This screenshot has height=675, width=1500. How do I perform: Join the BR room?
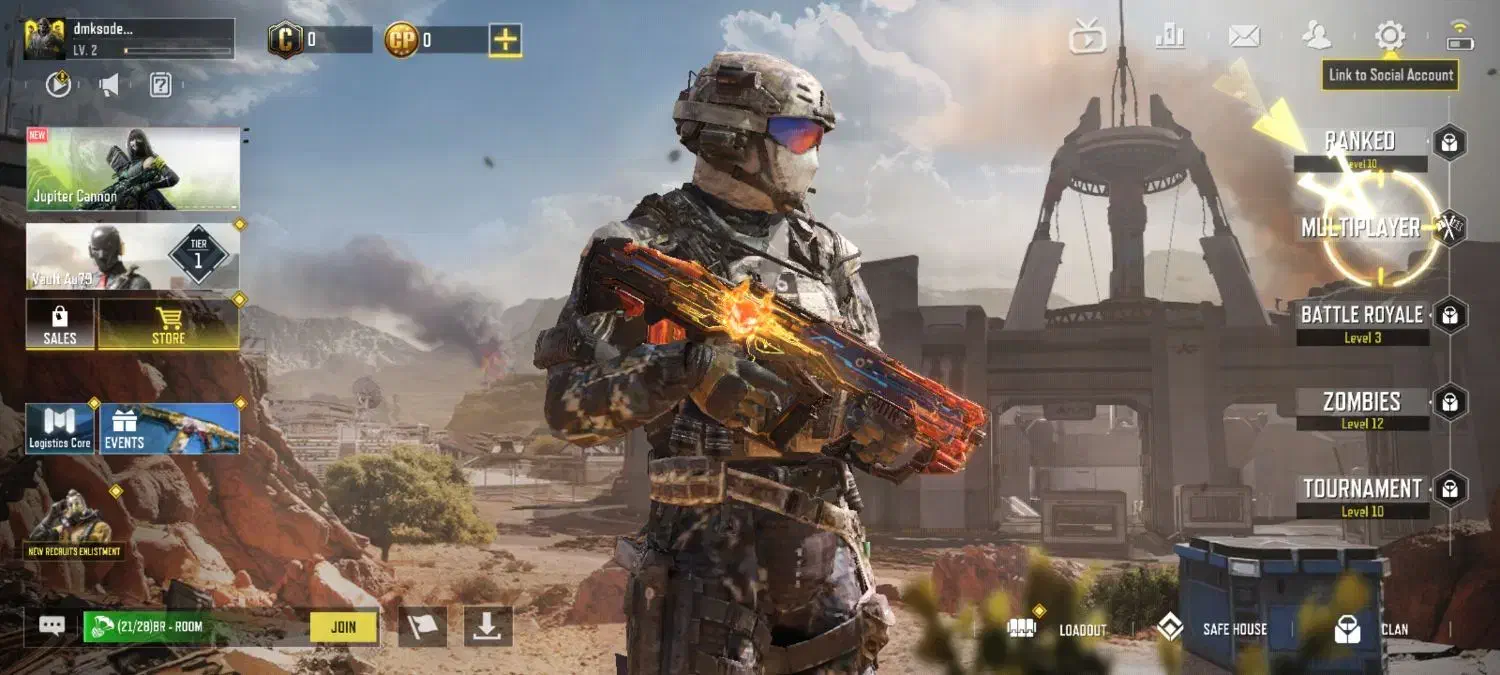coord(343,627)
